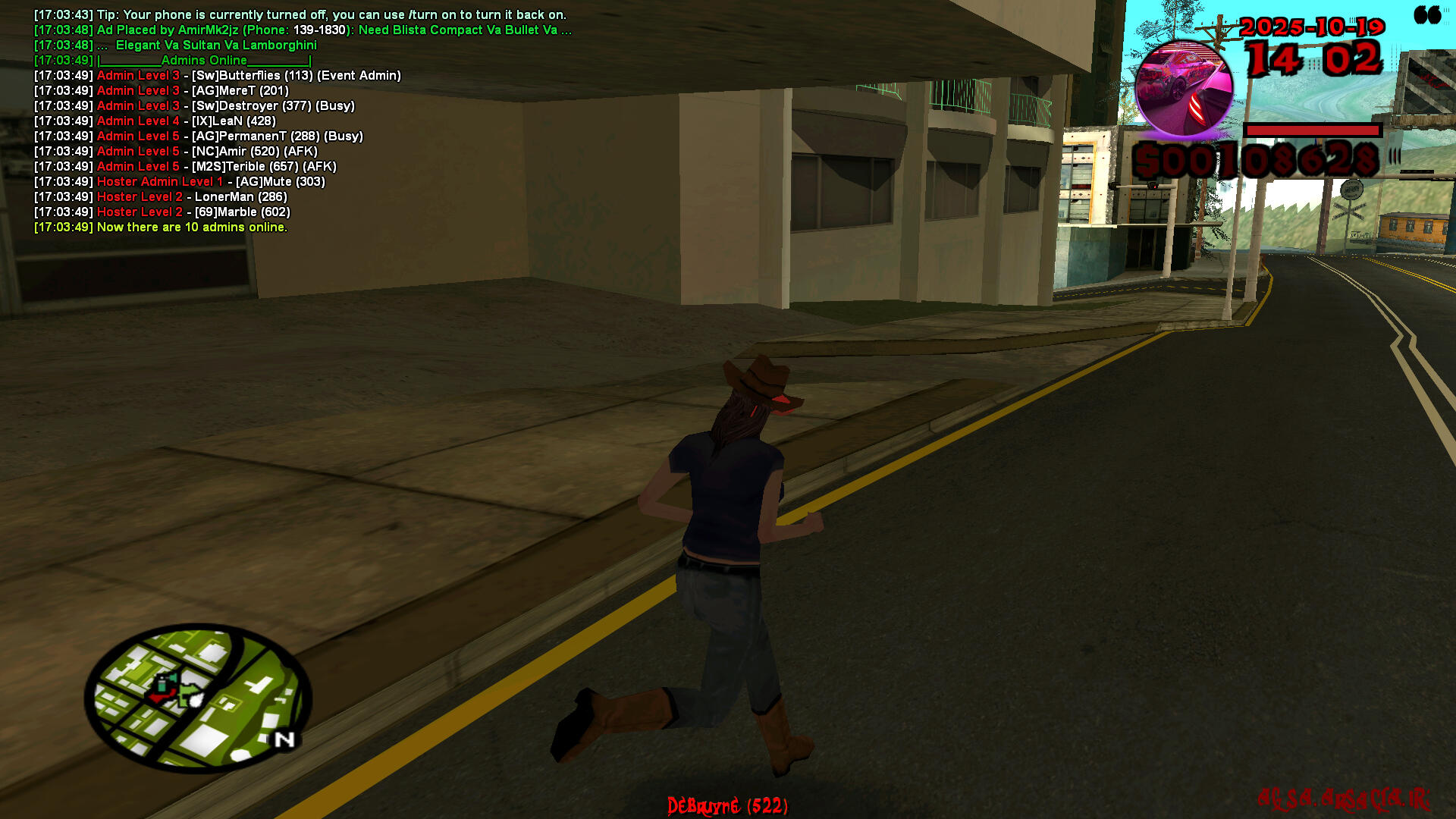Click the pink circular weapon icon
Screen dimensions: 1456x819
1183,89
